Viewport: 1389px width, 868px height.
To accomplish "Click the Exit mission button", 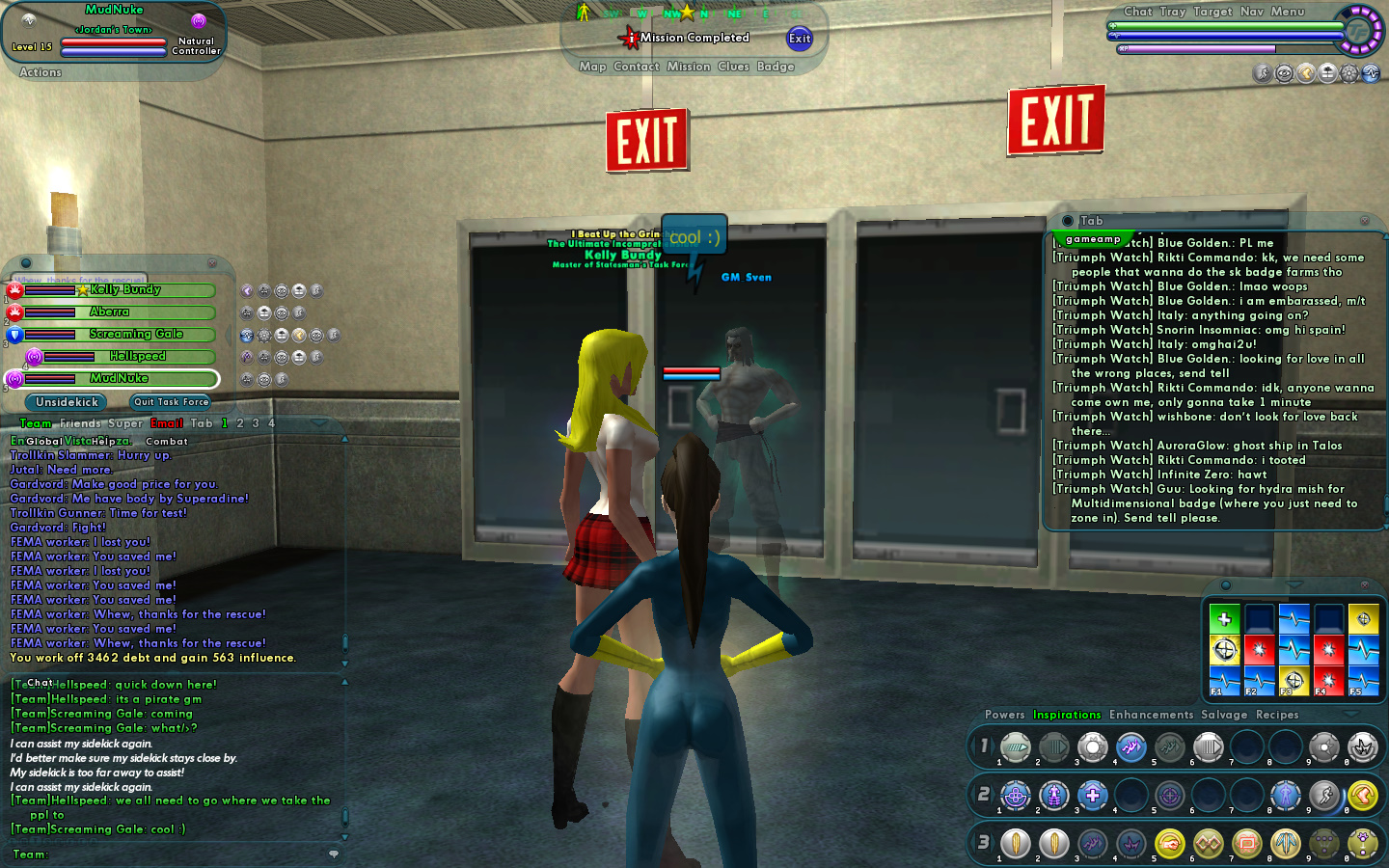I will pyautogui.click(x=799, y=39).
